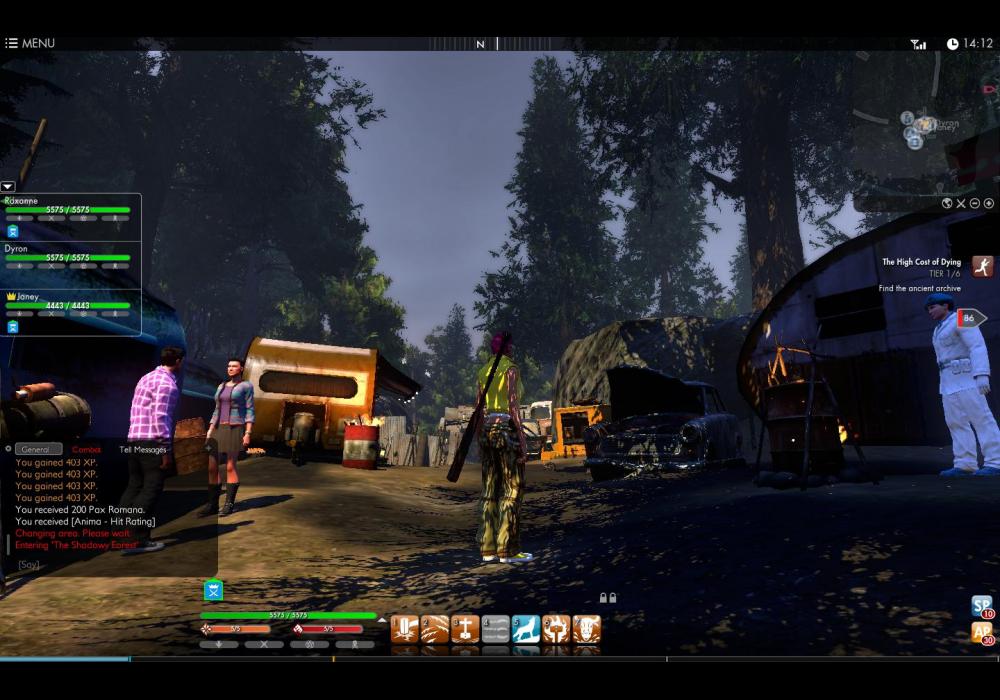Open the Tell Messages tab
The width and height of the screenshot is (1000, 700).
tap(142, 449)
